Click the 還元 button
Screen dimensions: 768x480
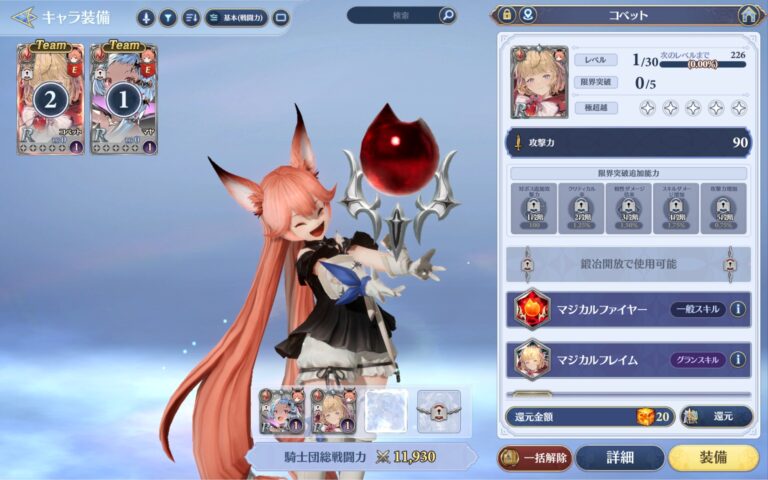point(716,416)
